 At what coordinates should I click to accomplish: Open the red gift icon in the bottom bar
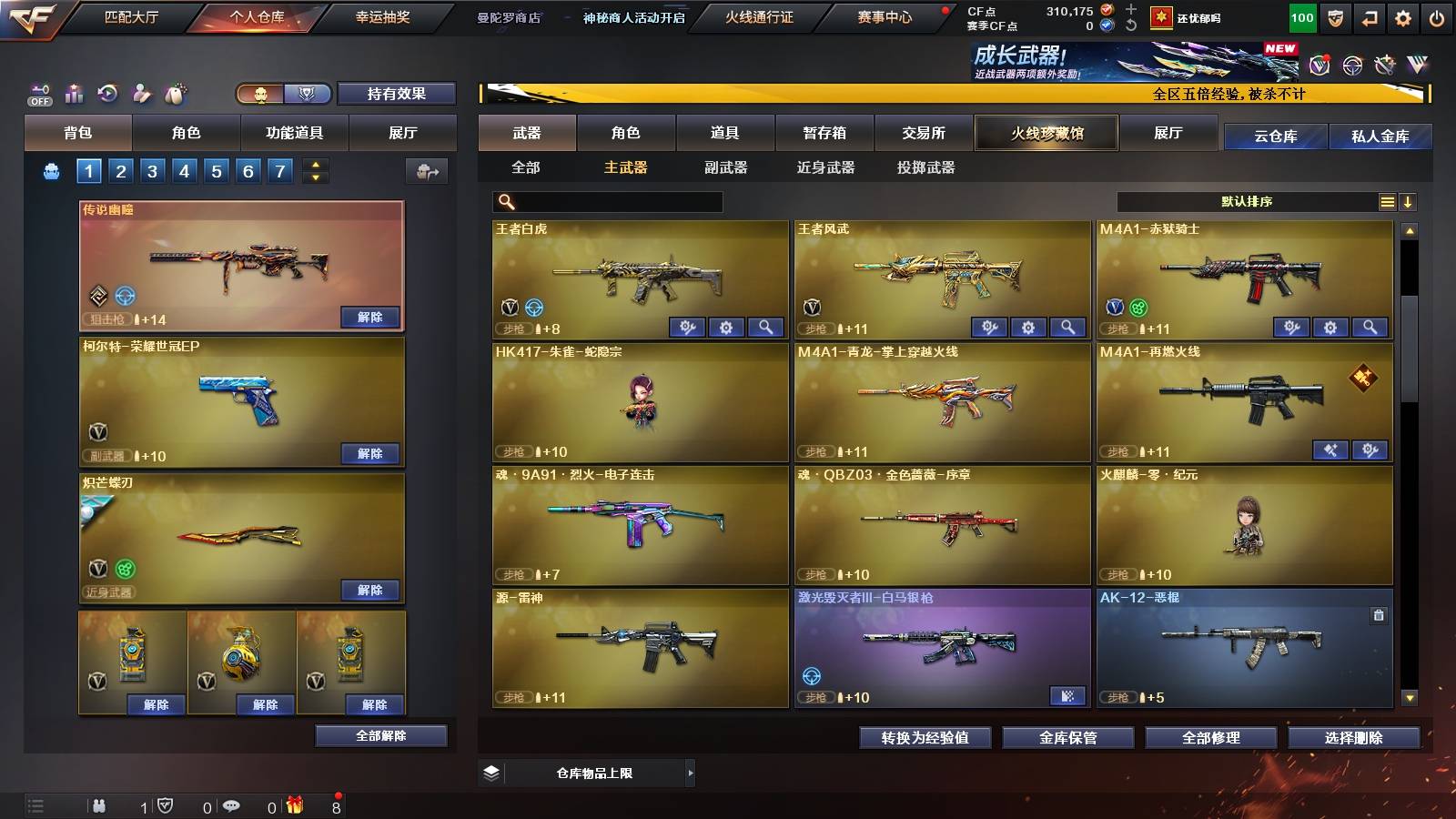[293, 805]
